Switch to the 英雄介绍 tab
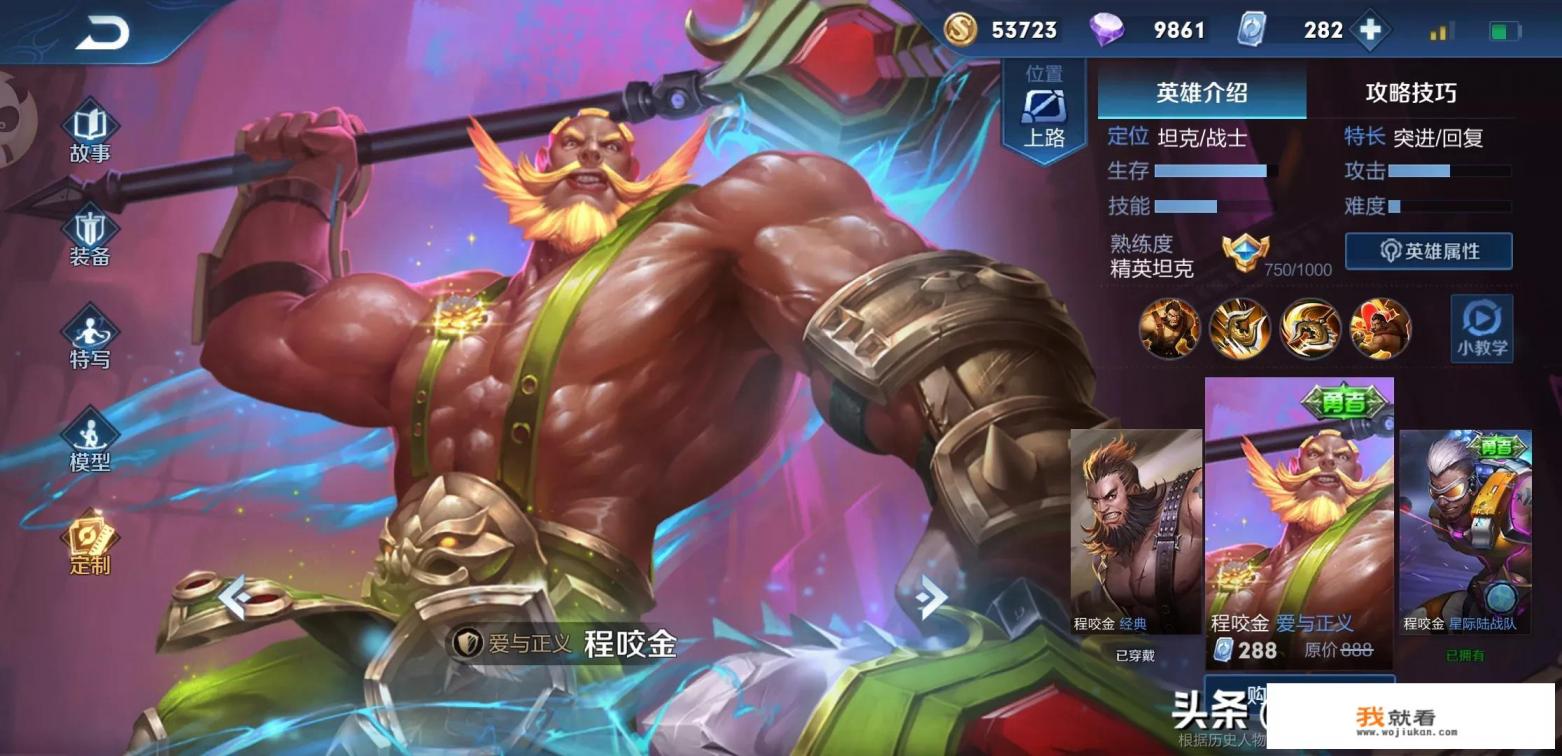The image size is (1562, 756). click(x=1201, y=93)
